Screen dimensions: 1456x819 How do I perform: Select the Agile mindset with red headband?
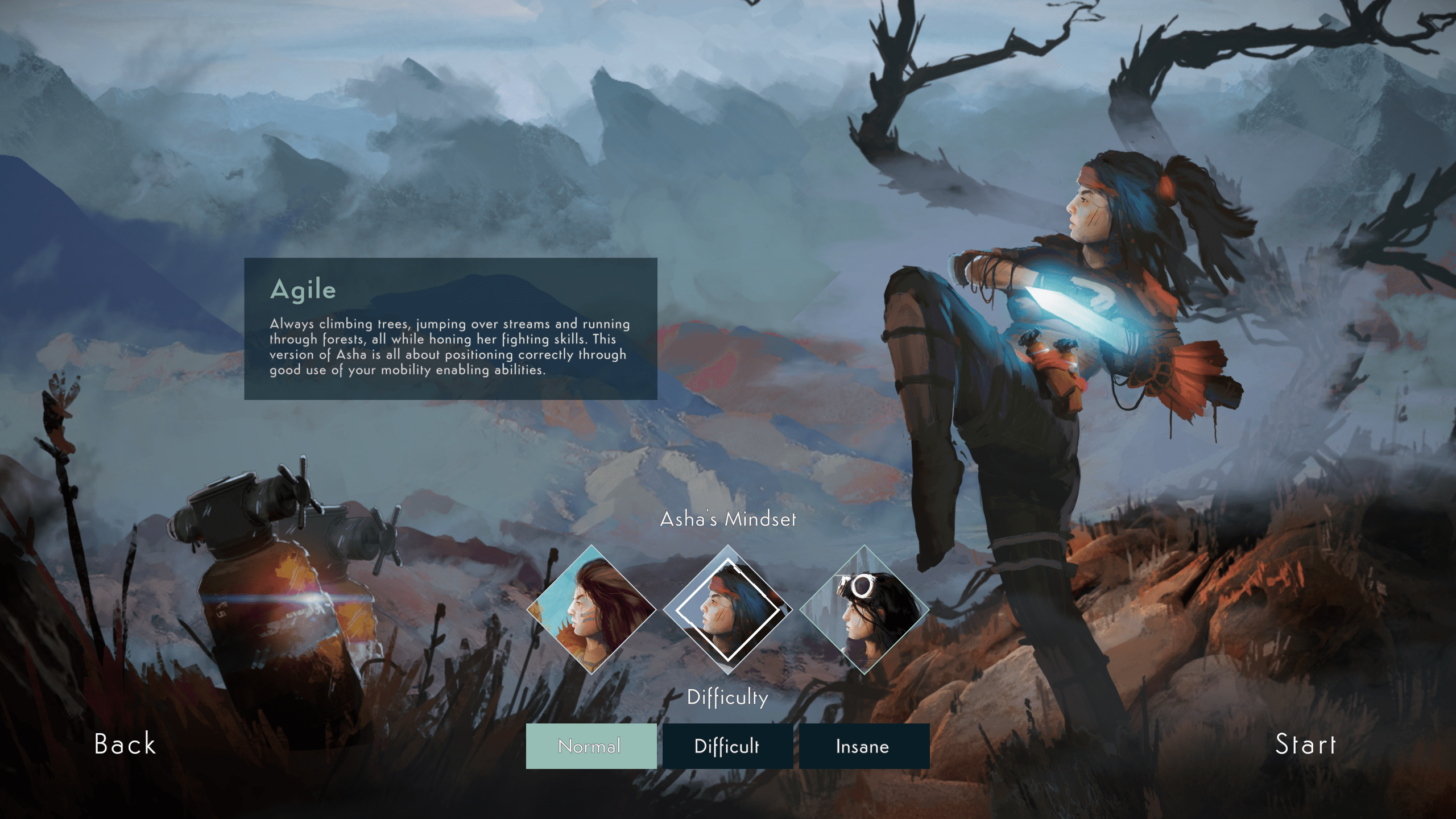(x=728, y=610)
